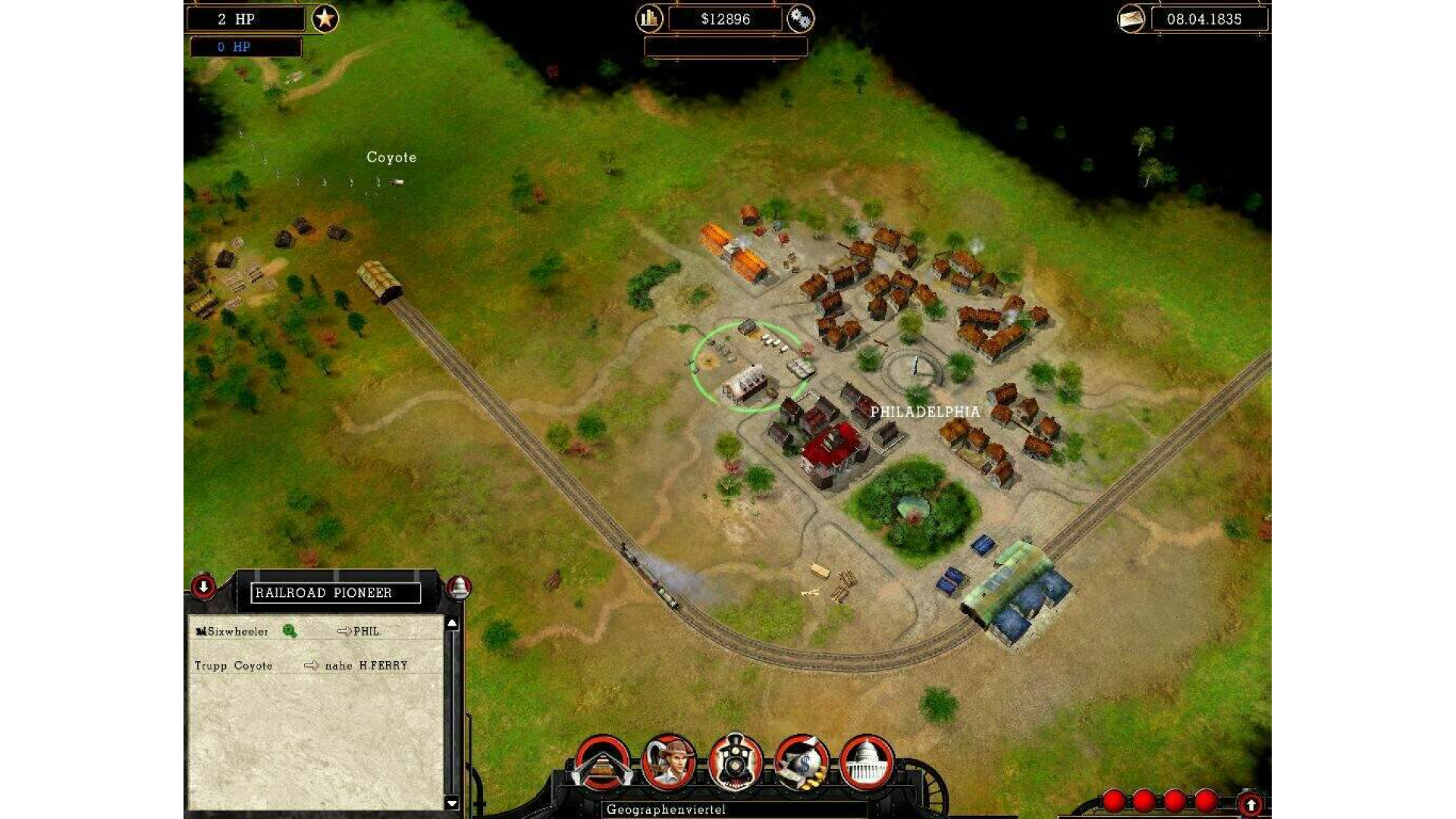This screenshot has width=1456, height=819.
Task: Select the Trupp Coyote list row
Action: pos(234,665)
